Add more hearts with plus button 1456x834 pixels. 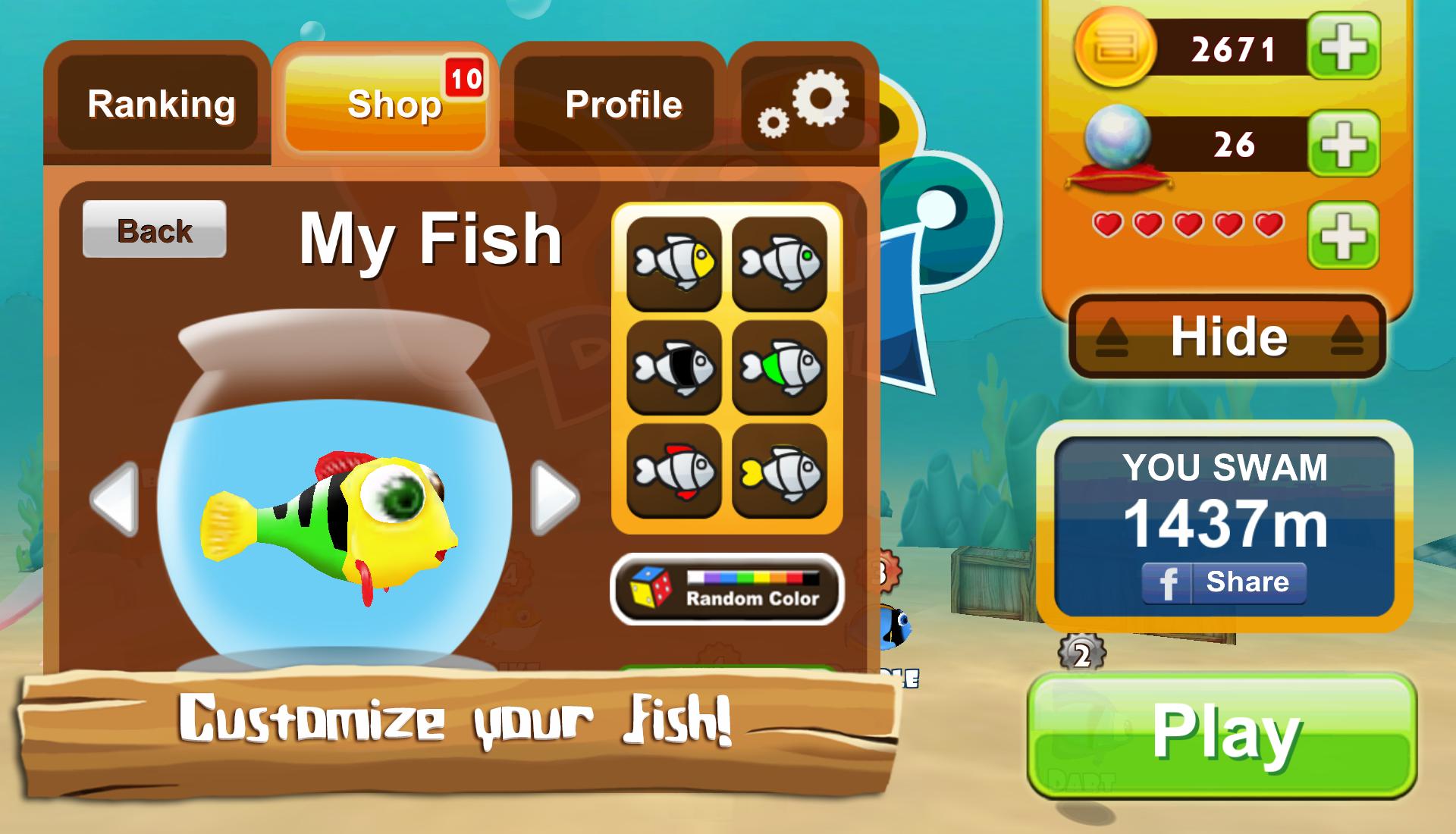(x=1343, y=234)
